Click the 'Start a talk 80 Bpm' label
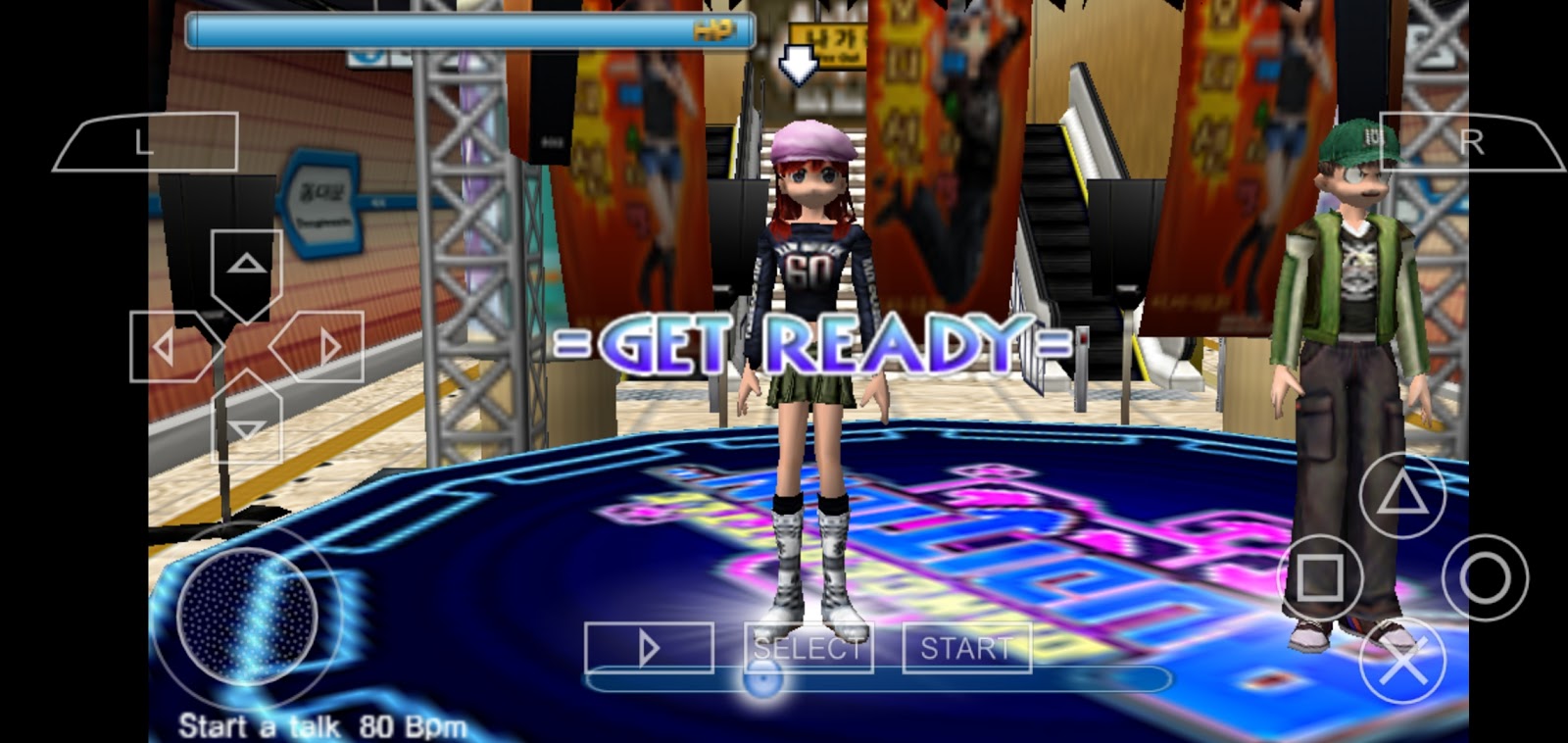The height and width of the screenshot is (743, 1568). pyautogui.click(x=320, y=725)
